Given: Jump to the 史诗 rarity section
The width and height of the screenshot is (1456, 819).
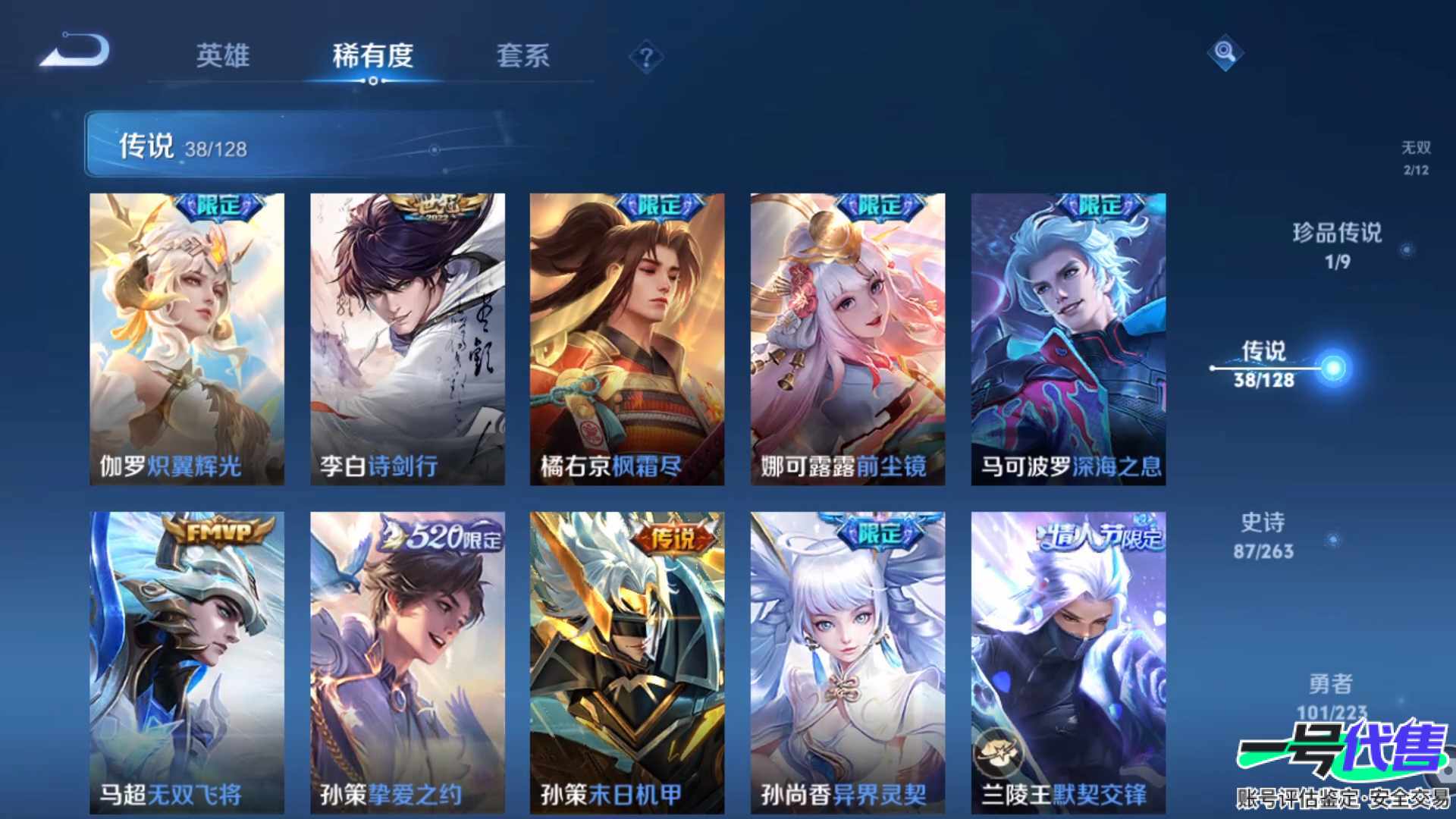Looking at the screenshot, I should [x=1263, y=535].
